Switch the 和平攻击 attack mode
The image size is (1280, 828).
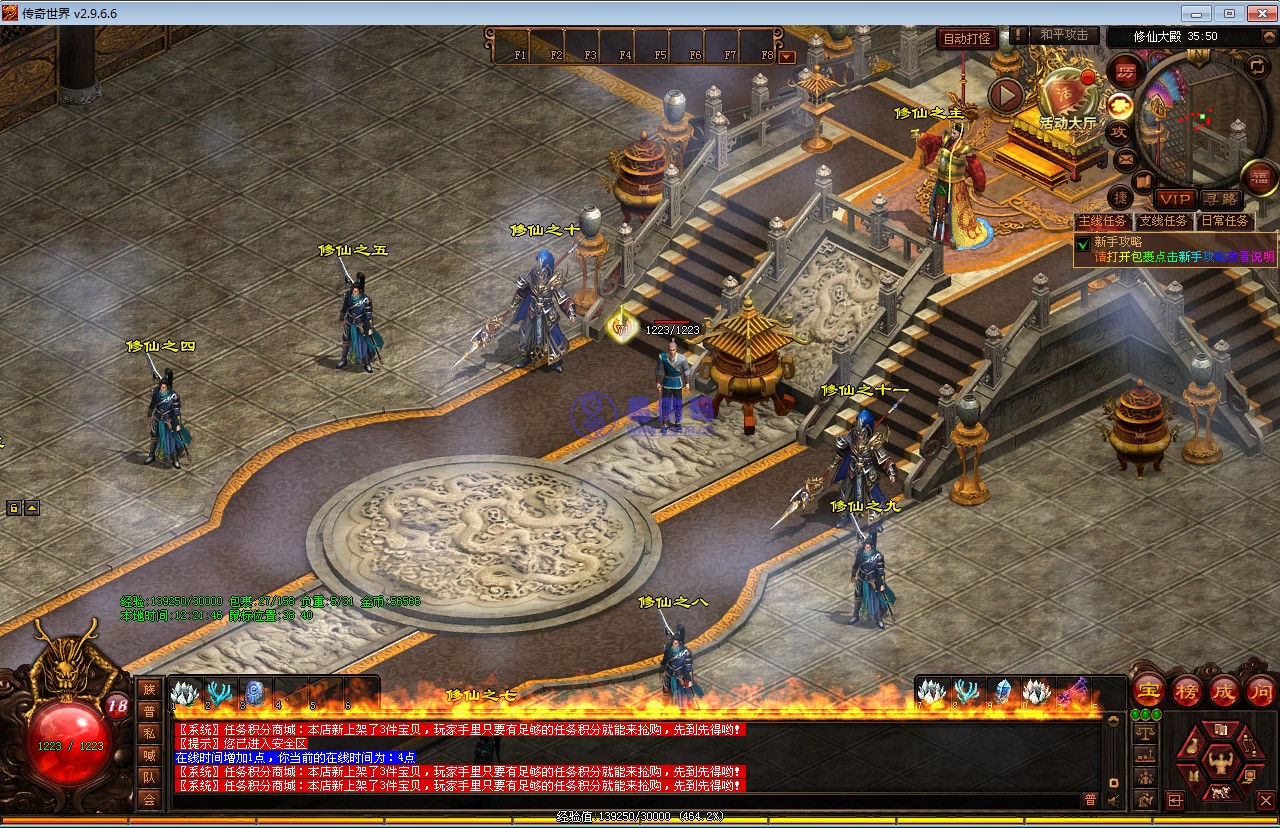[x=1064, y=36]
